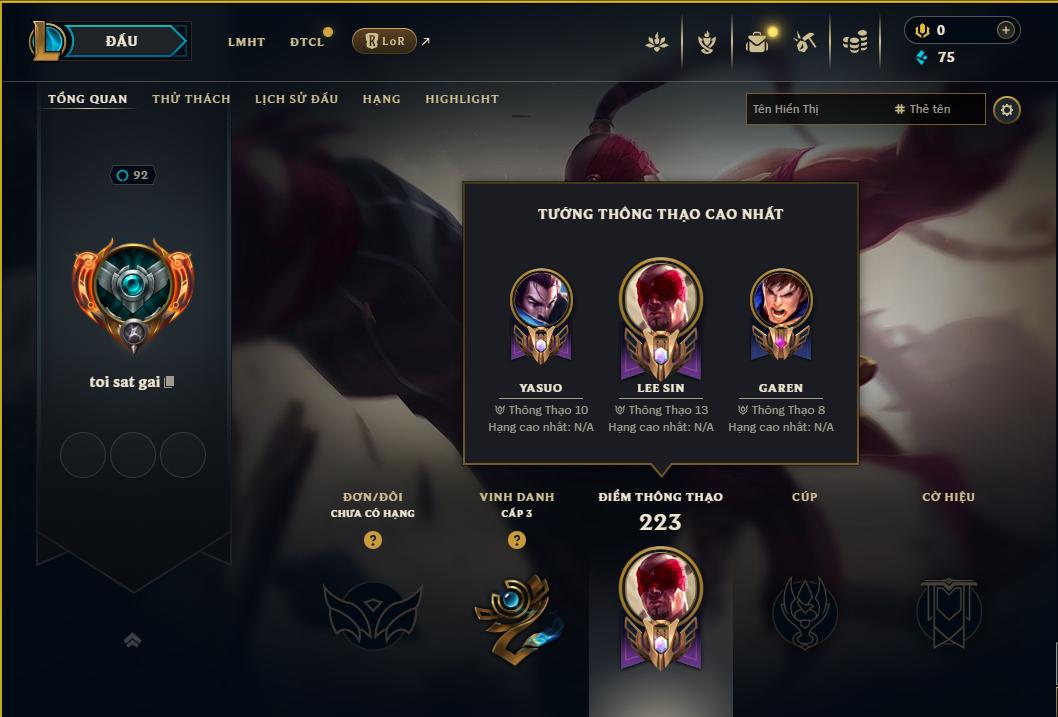Go to the TỔNG QUAN tab
Viewport: 1058px width, 717px height.
88,99
